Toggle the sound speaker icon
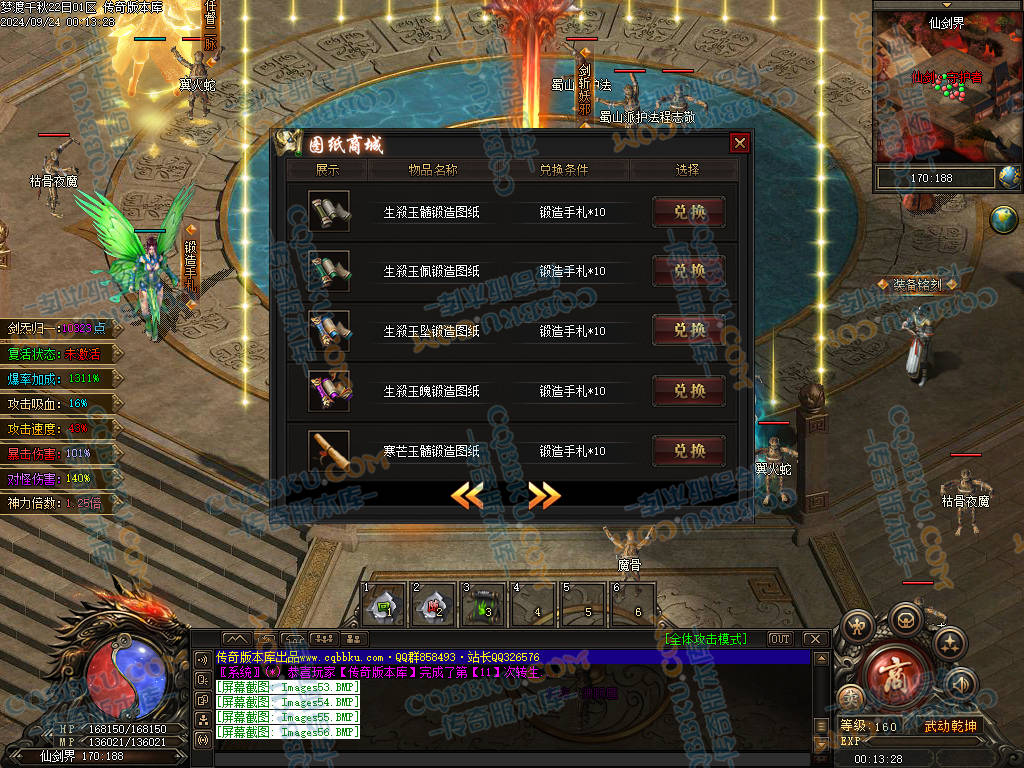Screen dimensions: 1024x768 [959, 683]
